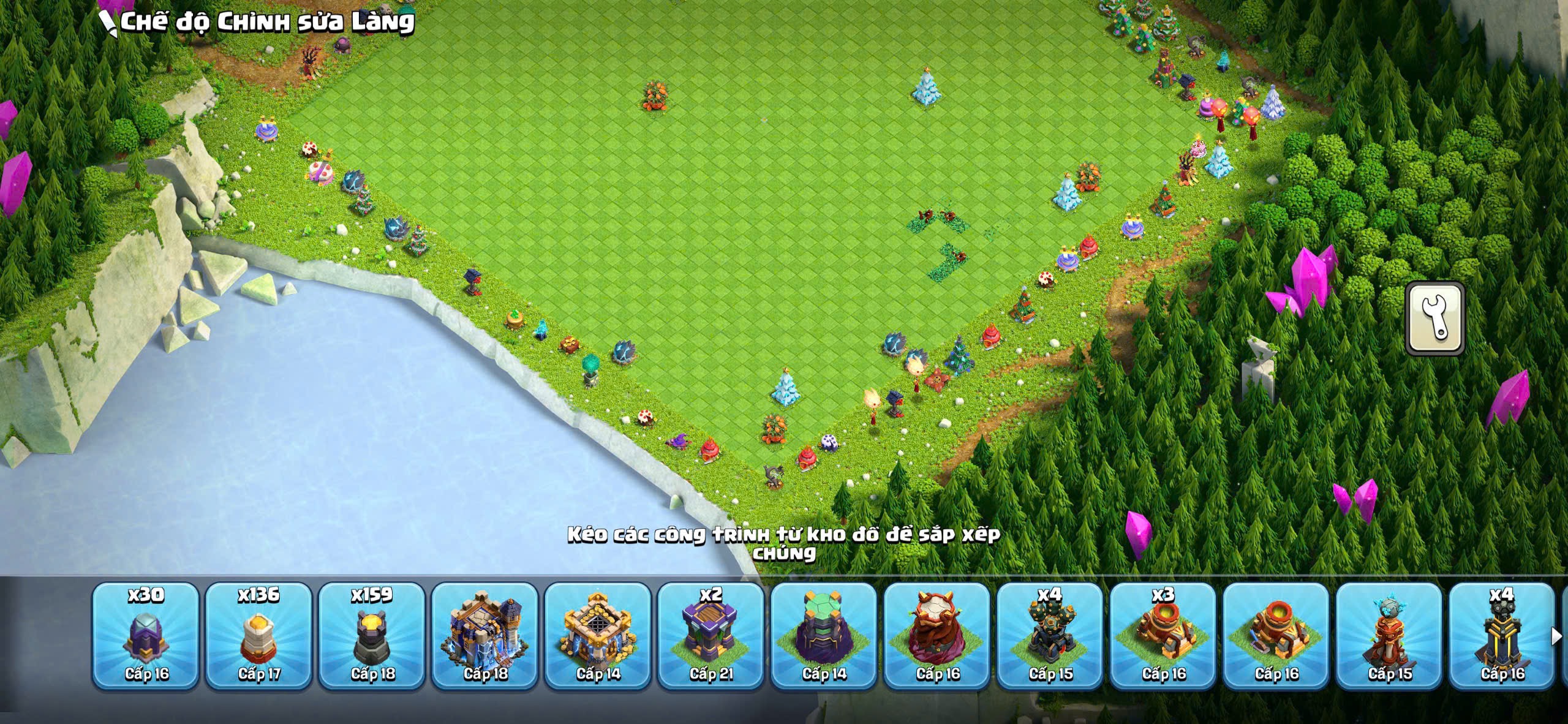Select the x30 level 16 wall card

[x=146, y=636]
